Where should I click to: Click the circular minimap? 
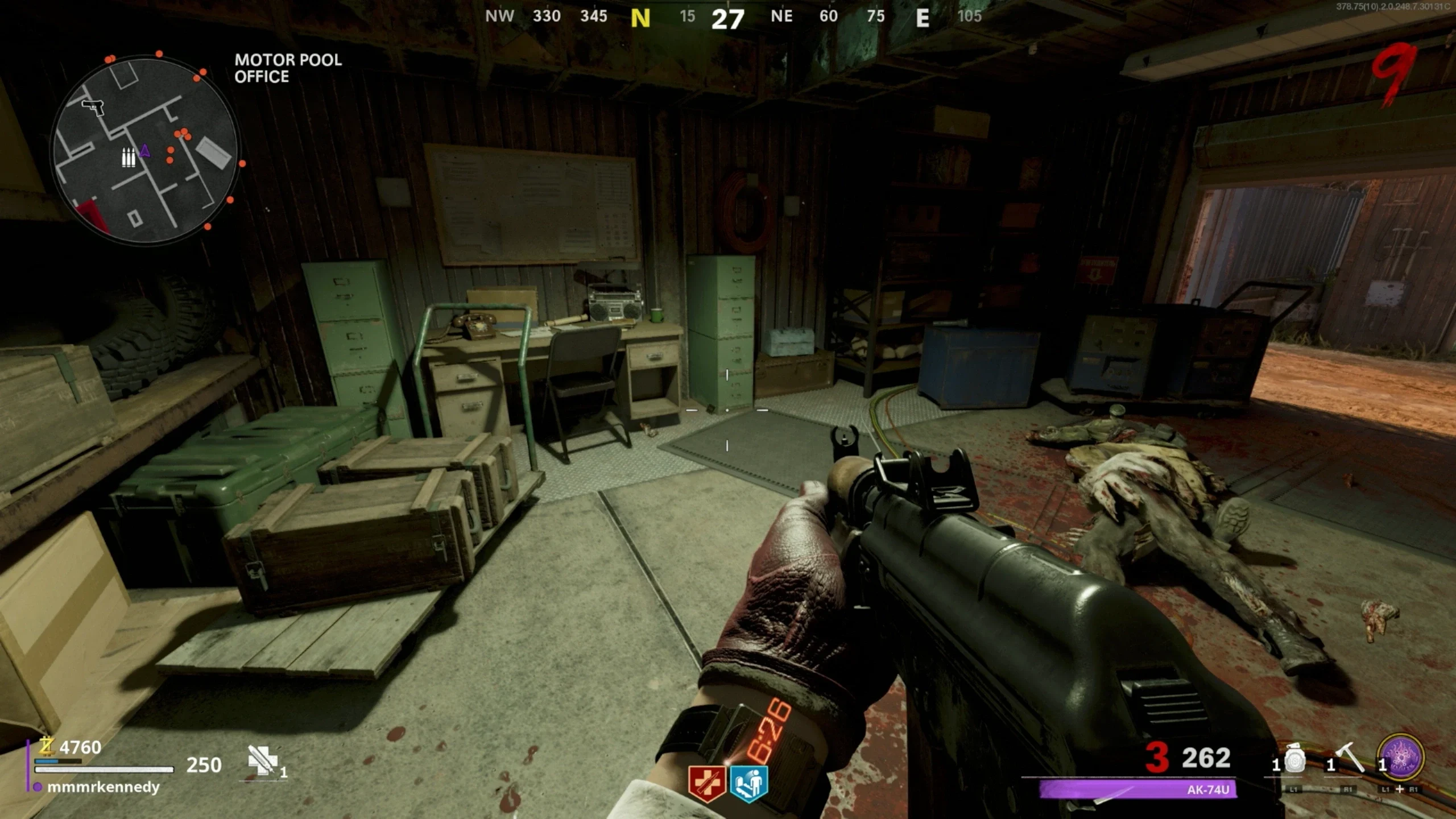coord(144,151)
